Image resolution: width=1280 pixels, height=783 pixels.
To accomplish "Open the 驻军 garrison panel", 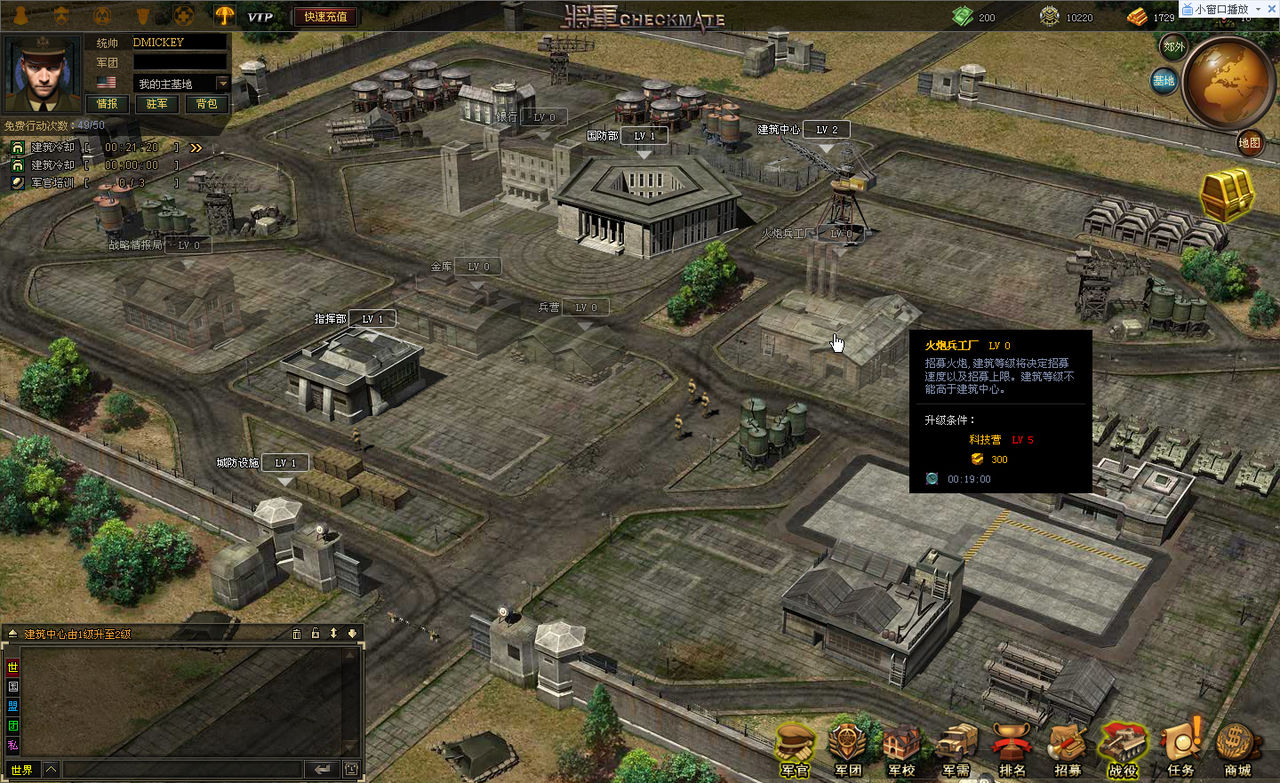I will coord(157,104).
